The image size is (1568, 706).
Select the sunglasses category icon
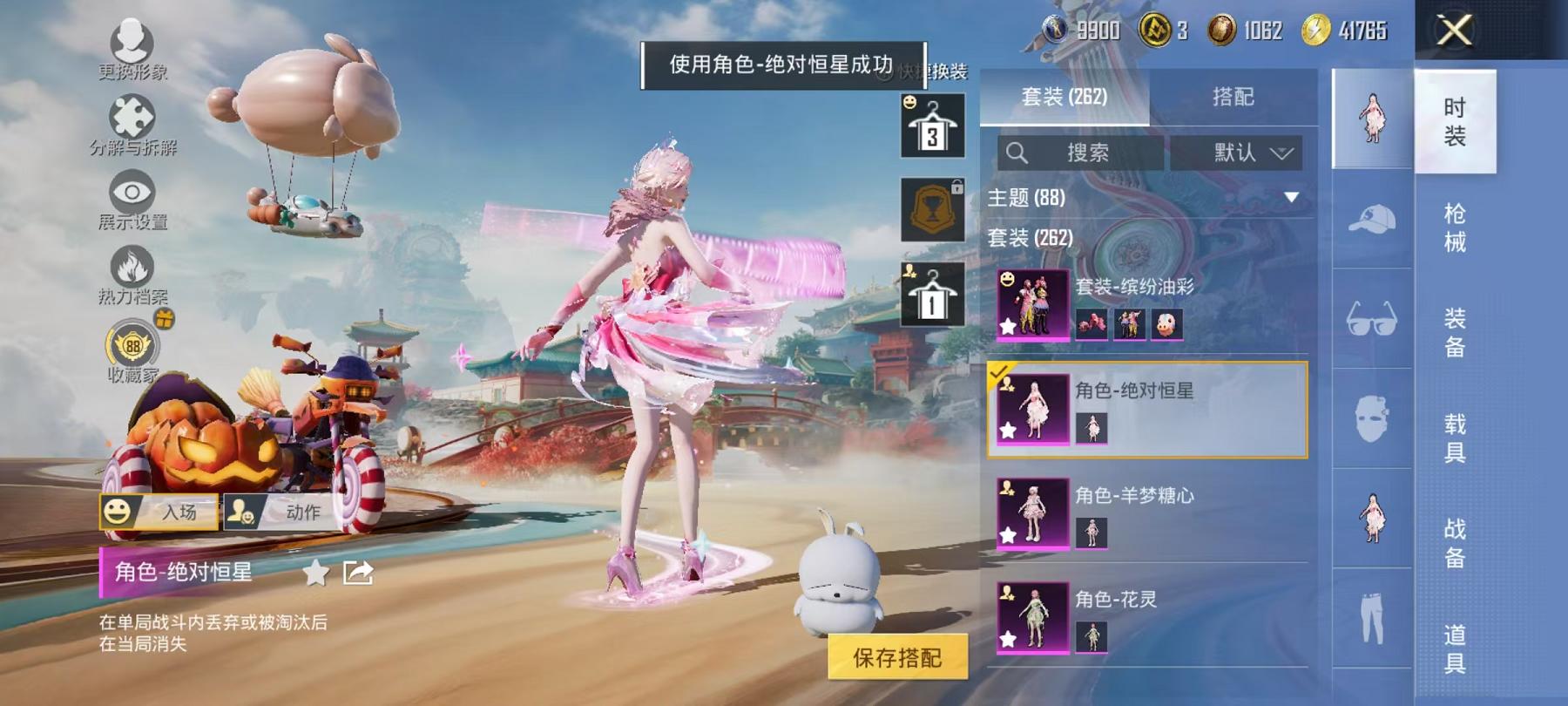pos(1372,316)
